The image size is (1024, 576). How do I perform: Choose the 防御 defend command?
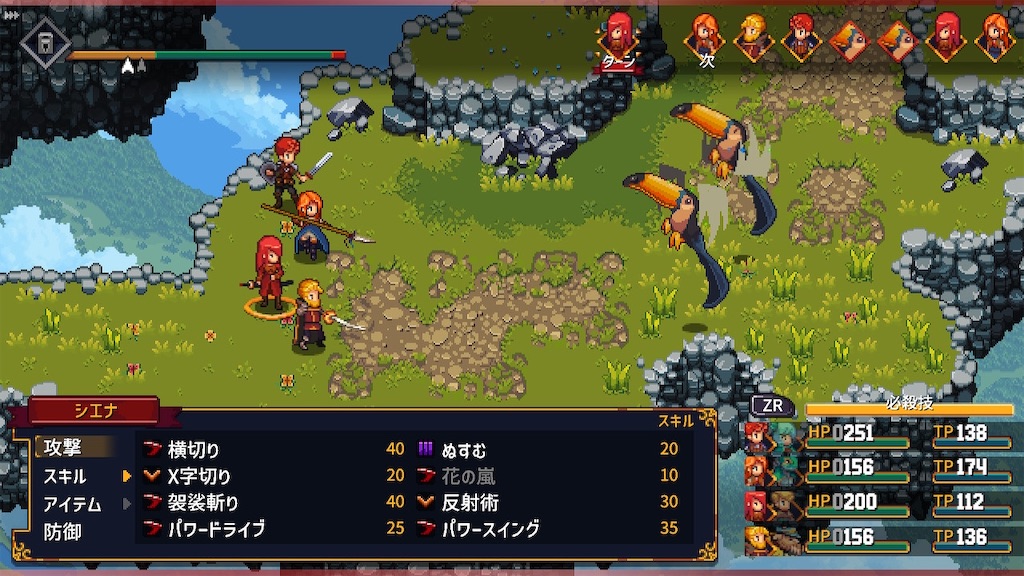(62, 532)
